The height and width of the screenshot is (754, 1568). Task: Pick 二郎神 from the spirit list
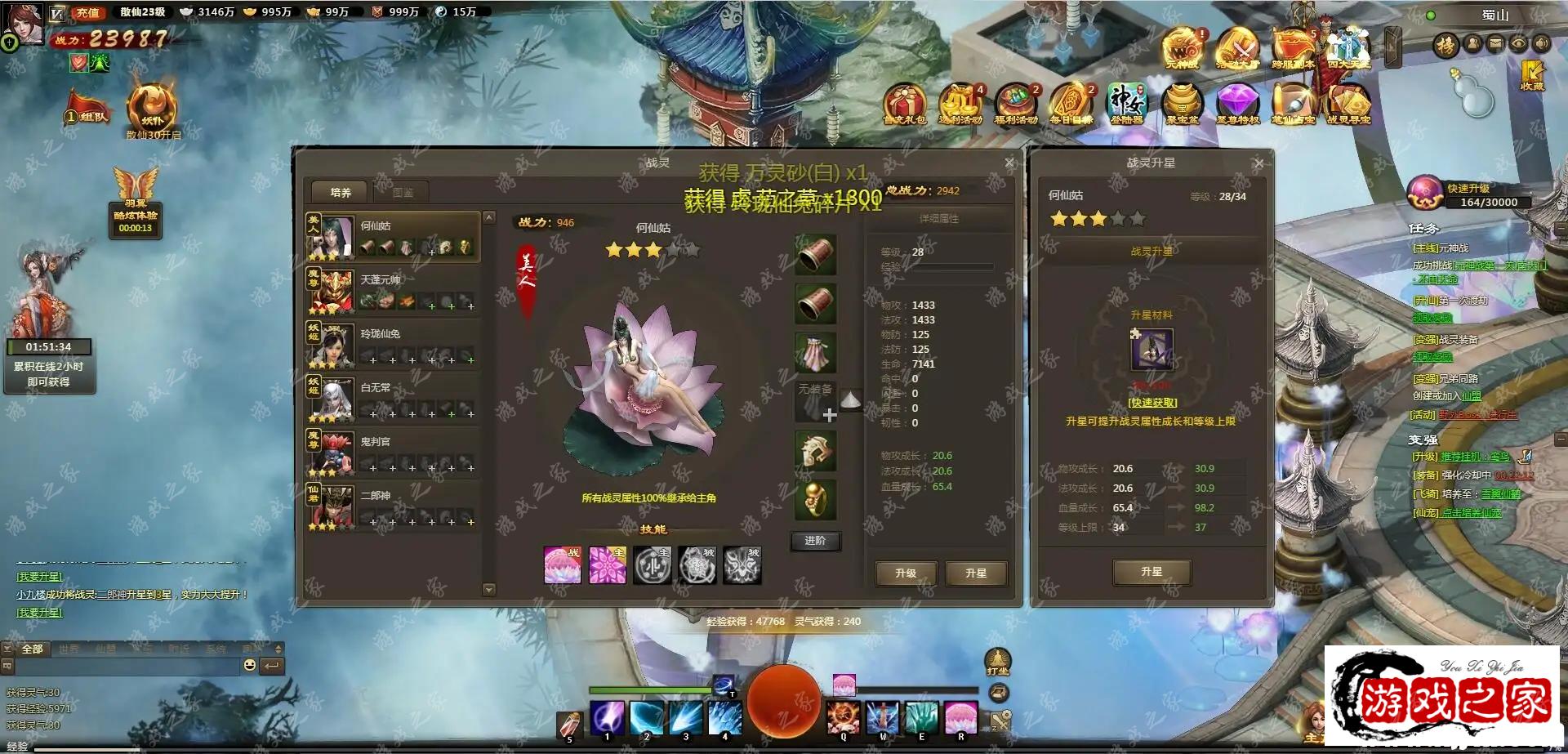coord(393,507)
